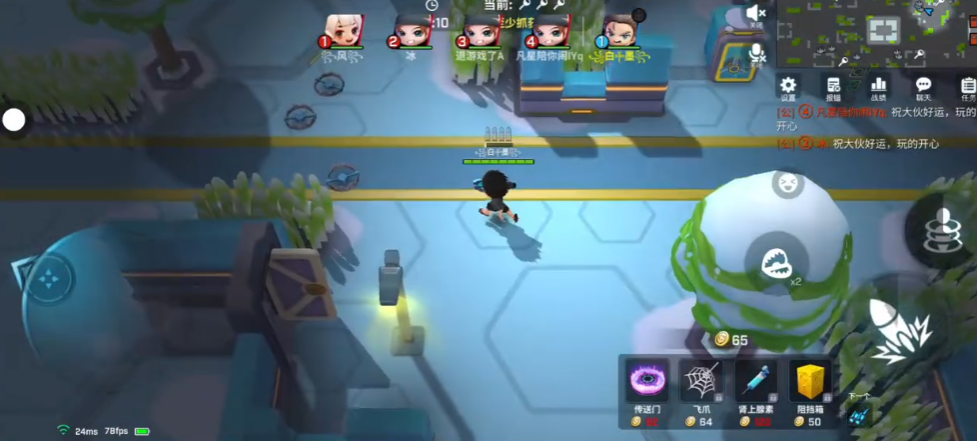Screen dimensions: 977x441
Task: Use the spring jump ability
Action: (x=939, y=230)
